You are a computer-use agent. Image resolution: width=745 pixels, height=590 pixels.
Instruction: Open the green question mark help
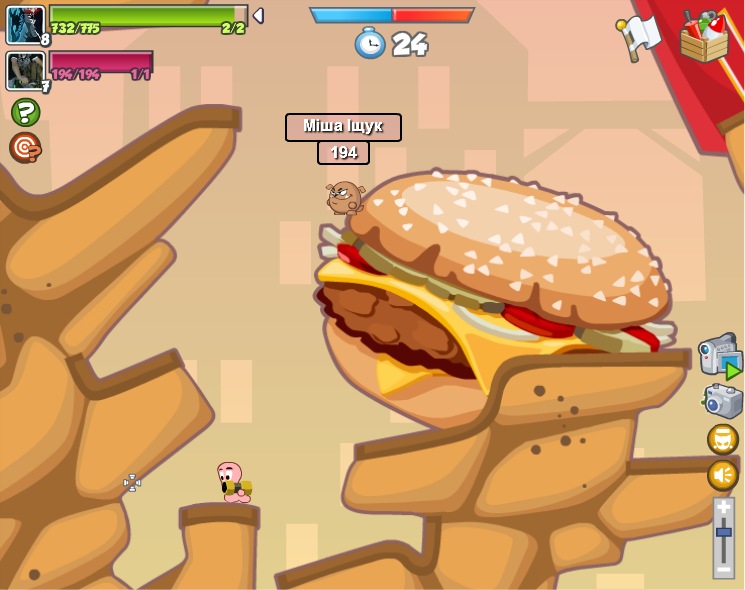point(26,112)
